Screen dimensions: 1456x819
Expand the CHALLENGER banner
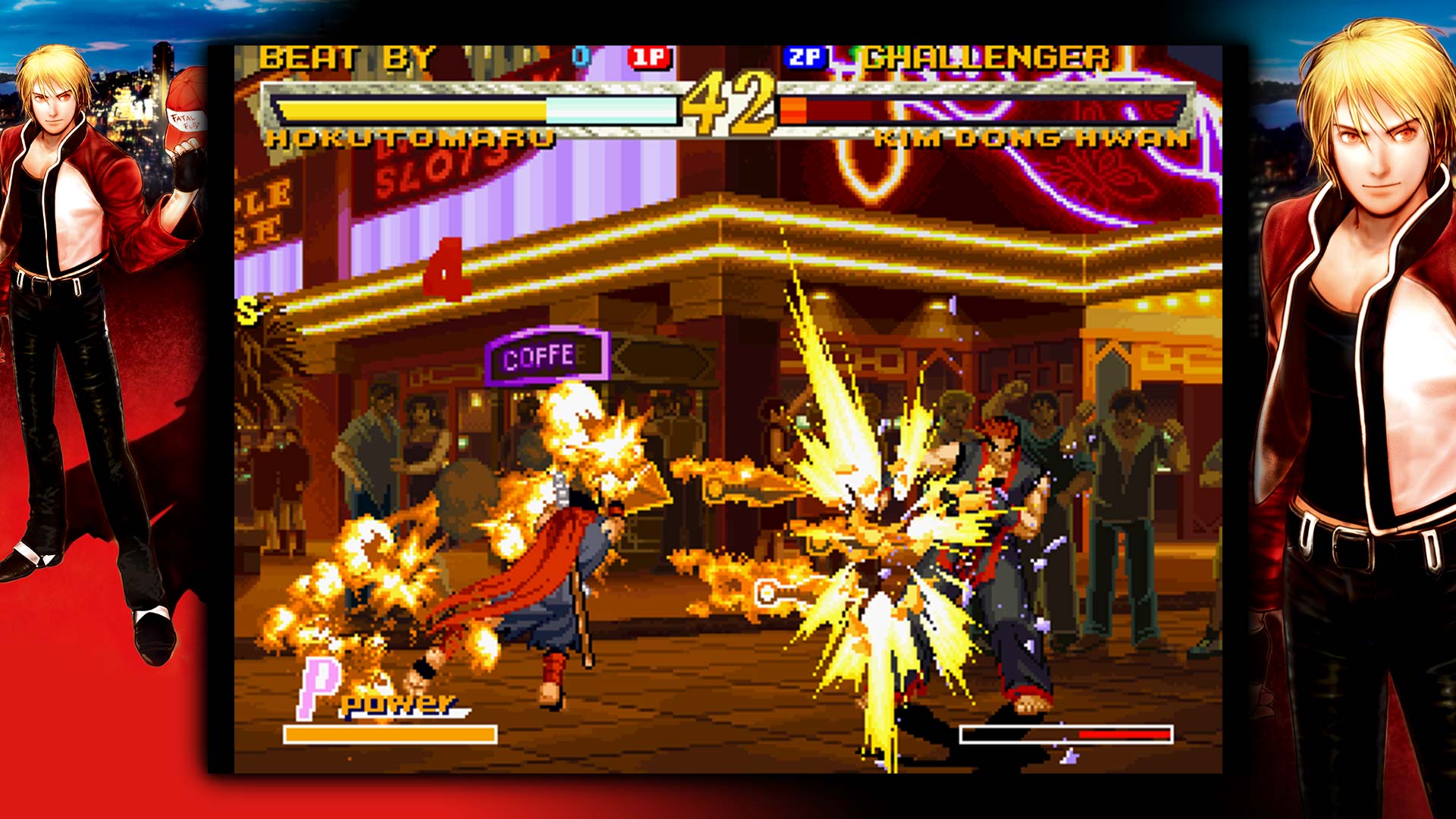pyautogui.click(x=986, y=56)
